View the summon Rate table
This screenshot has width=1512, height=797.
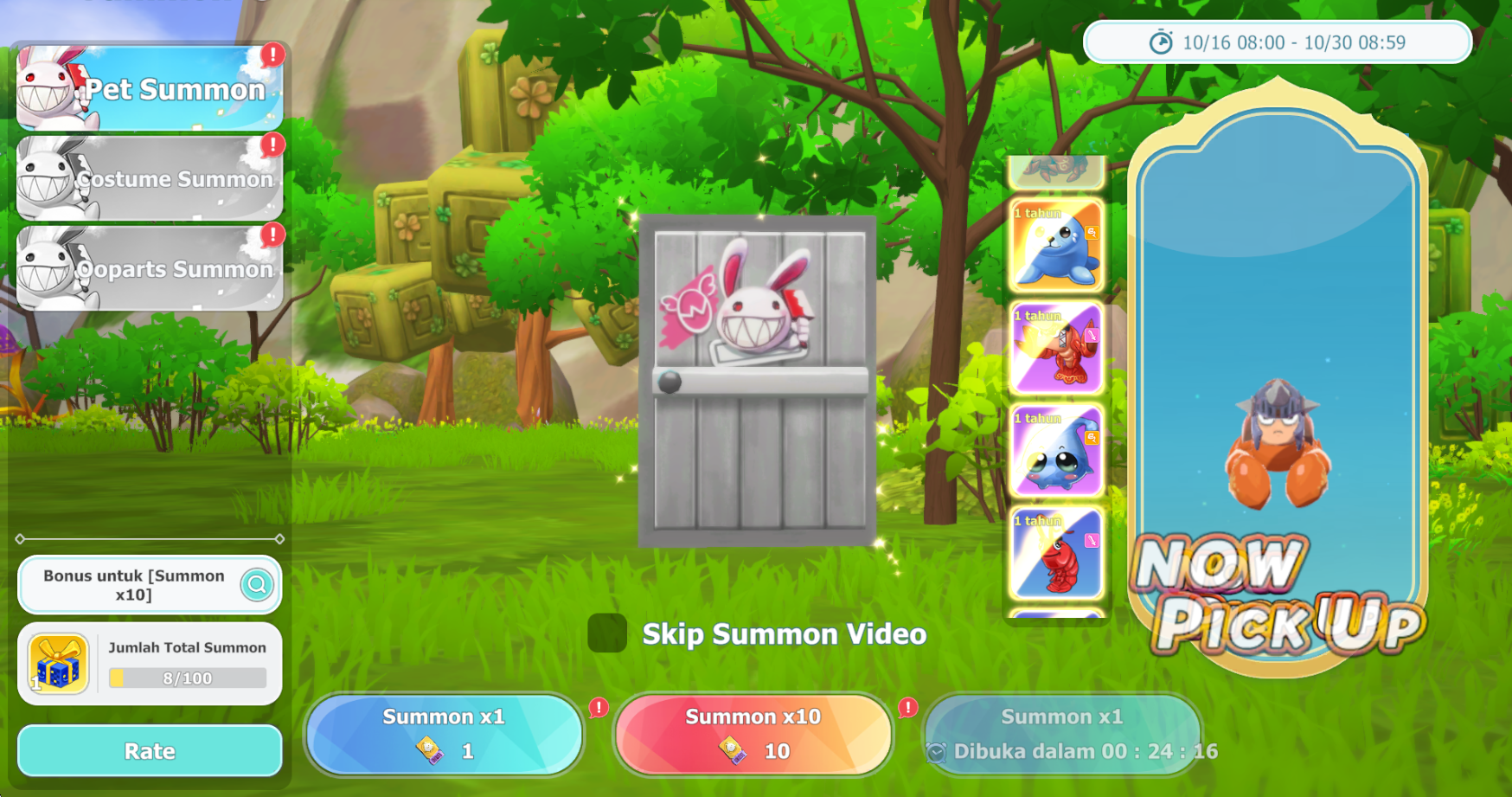pos(150,751)
